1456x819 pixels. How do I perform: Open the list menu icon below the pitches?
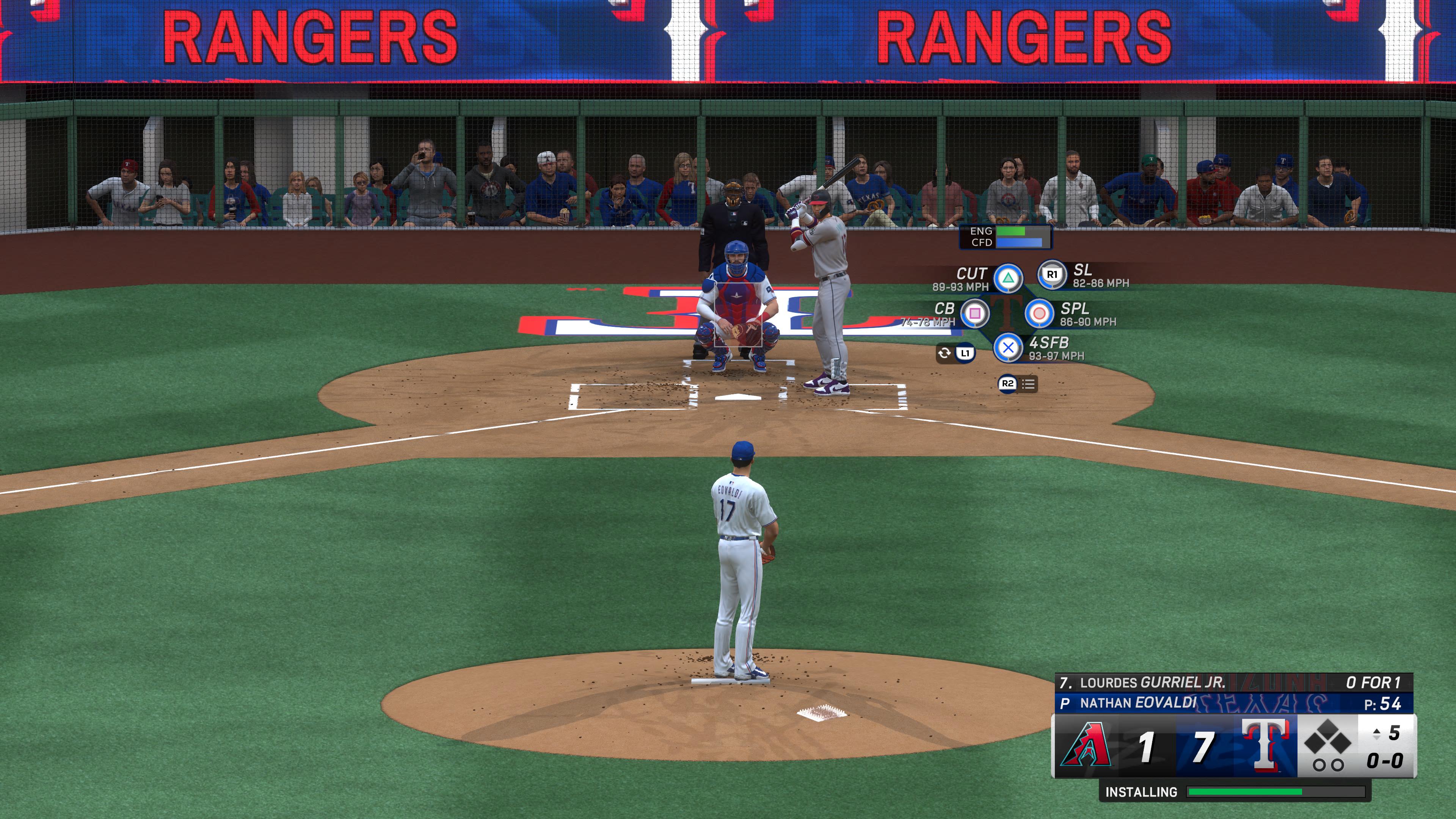point(1028,384)
